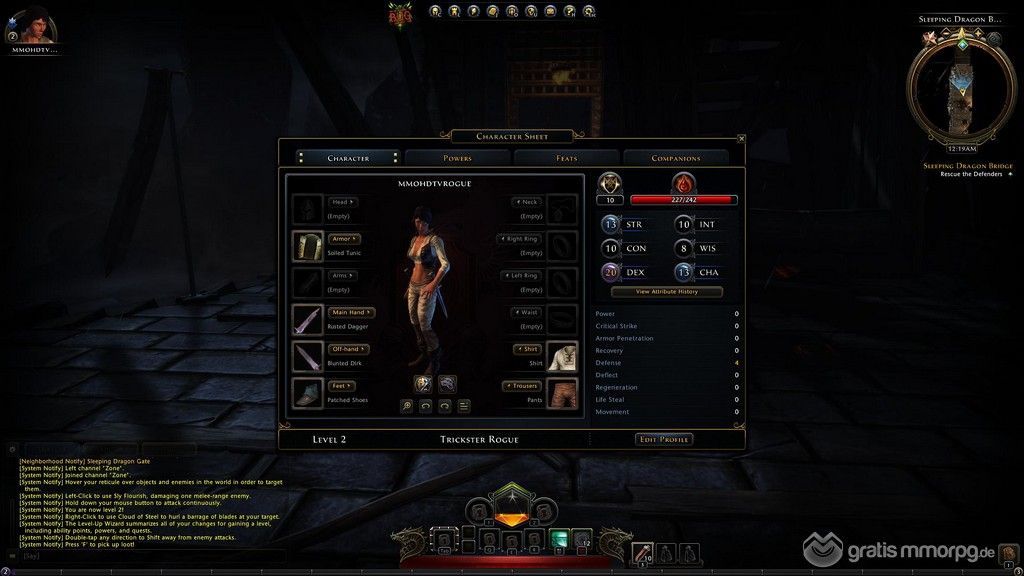Select the Shirt equipment slot
The width and height of the screenshot is (1024, 576).
pos(562,356)
